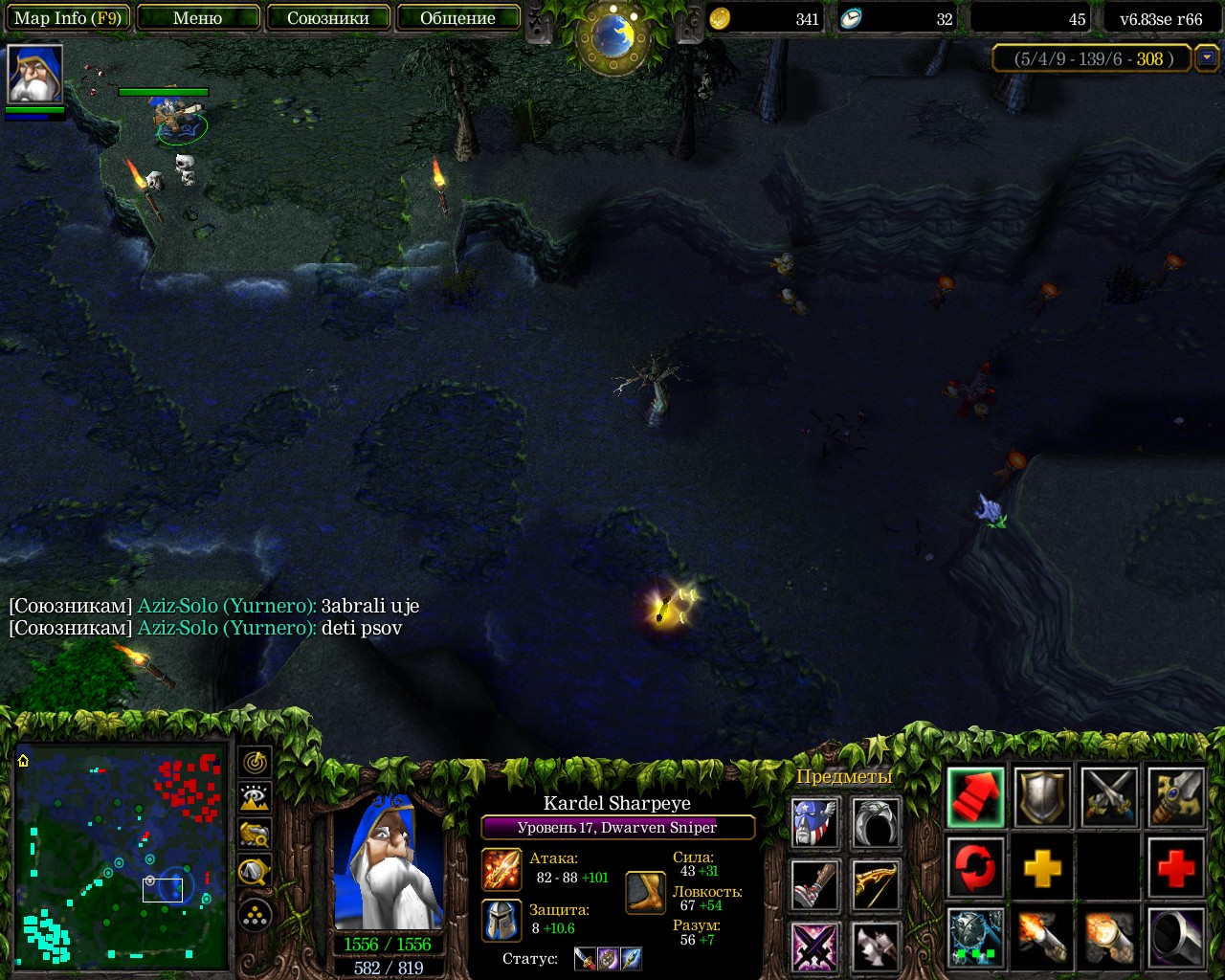The width and height of the screenshot is (1225, 980).
Task: Open the Союзники allies menu
Action: click(328, 18)
